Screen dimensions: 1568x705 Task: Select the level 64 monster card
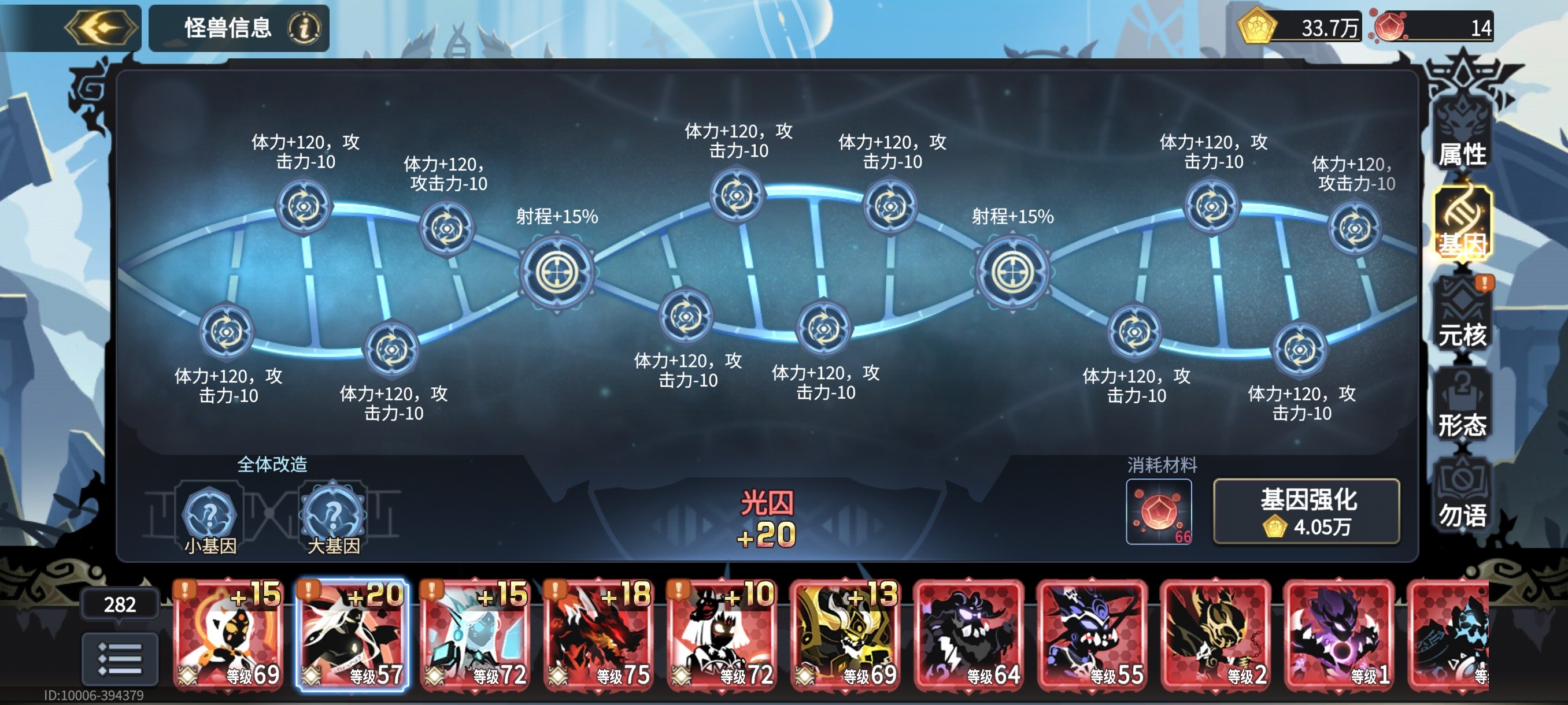[969, 635]
